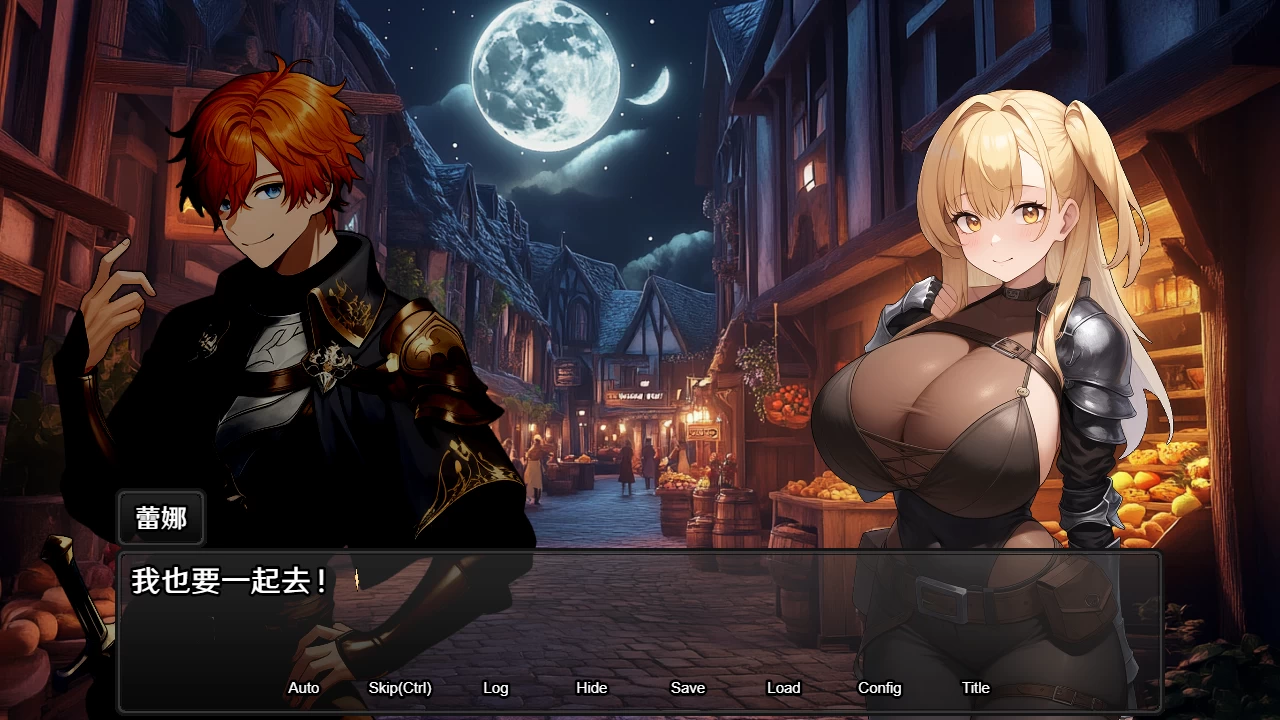Select Log from the quick menu bar

496,688
